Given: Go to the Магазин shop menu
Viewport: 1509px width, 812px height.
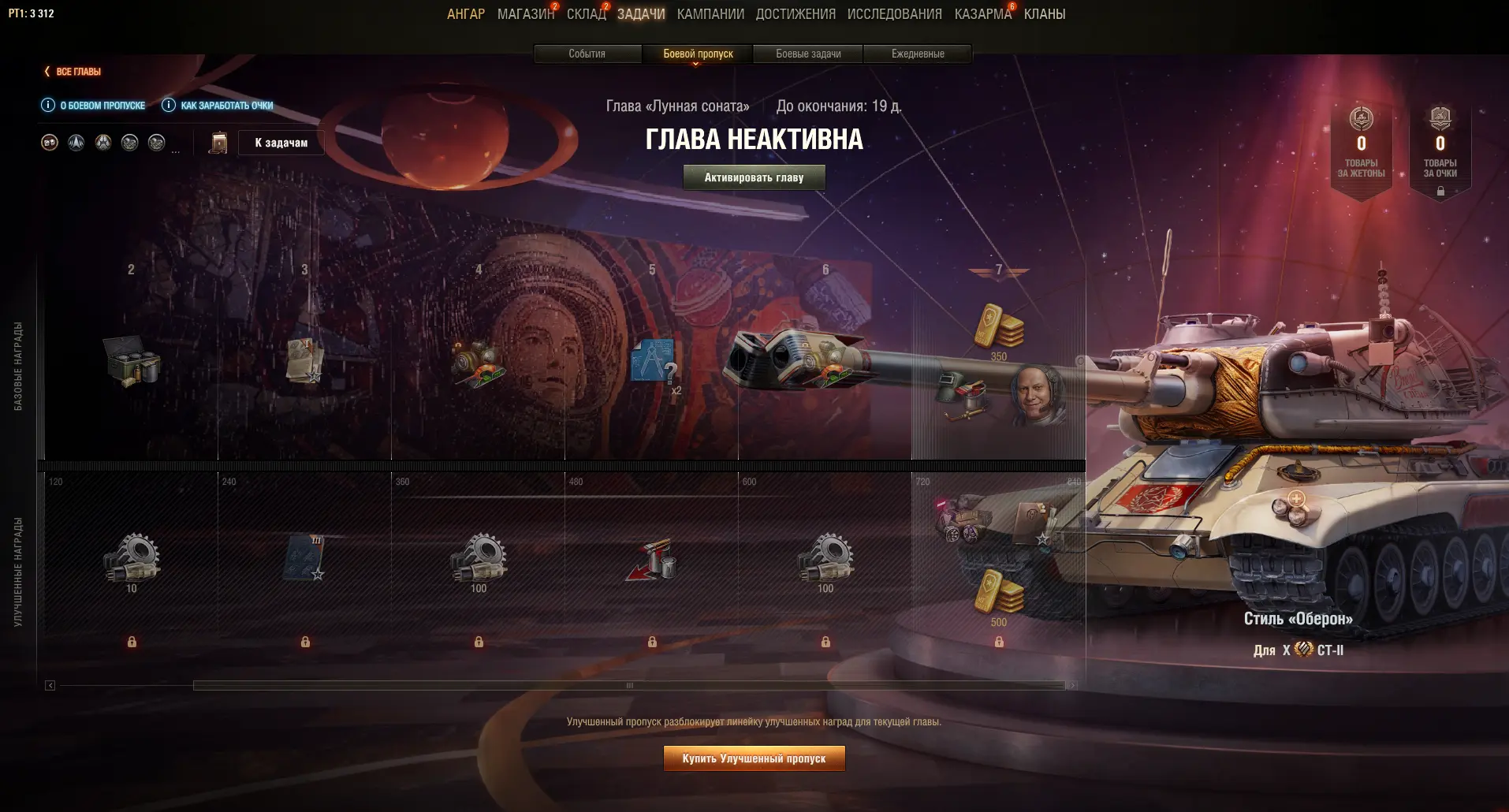Looking at the screenshot, I should coord(526,14).
